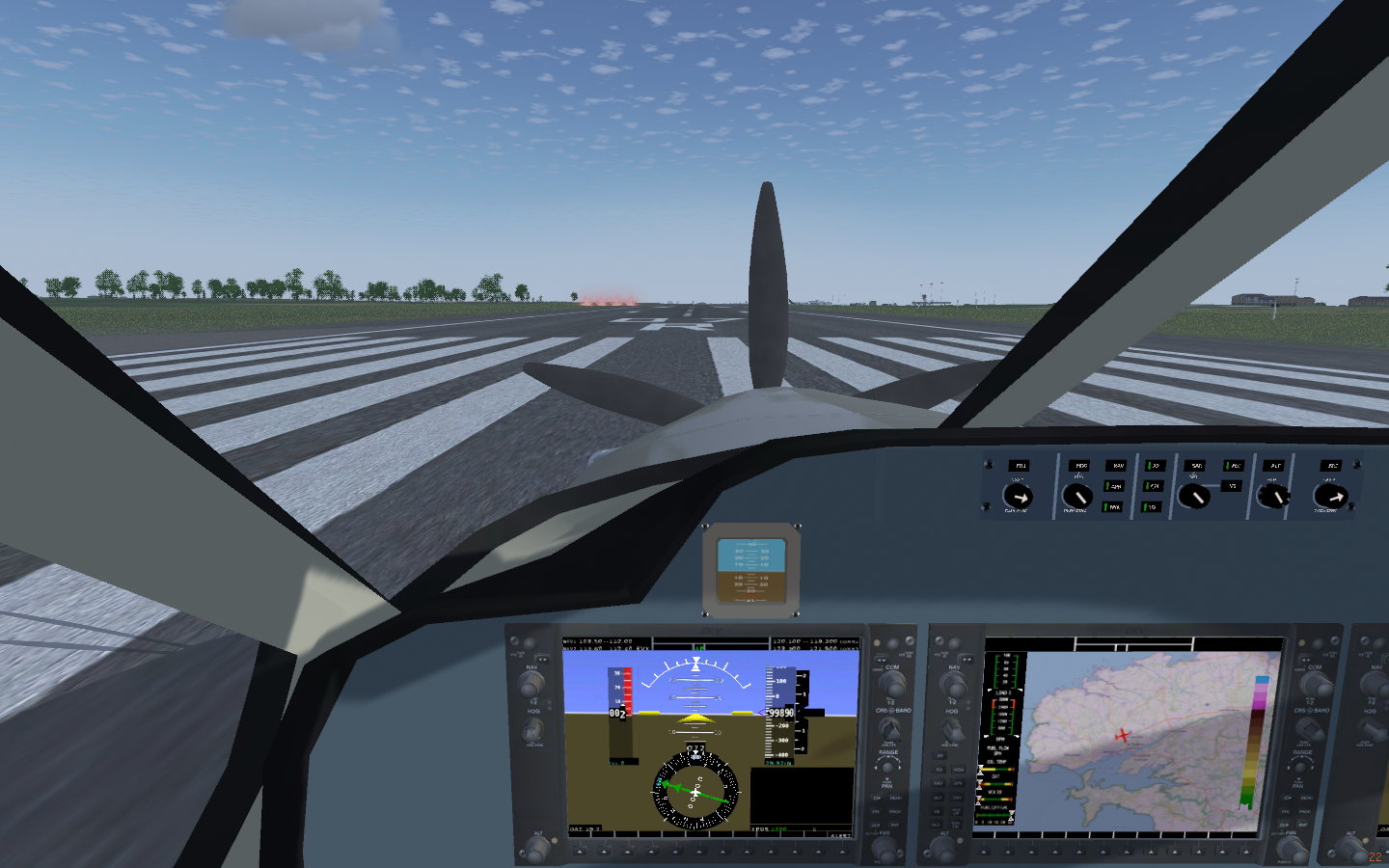Click the ALT knob on the map display
The width and height of the screenshot is (1389, 868).
[x=942, y=849]
